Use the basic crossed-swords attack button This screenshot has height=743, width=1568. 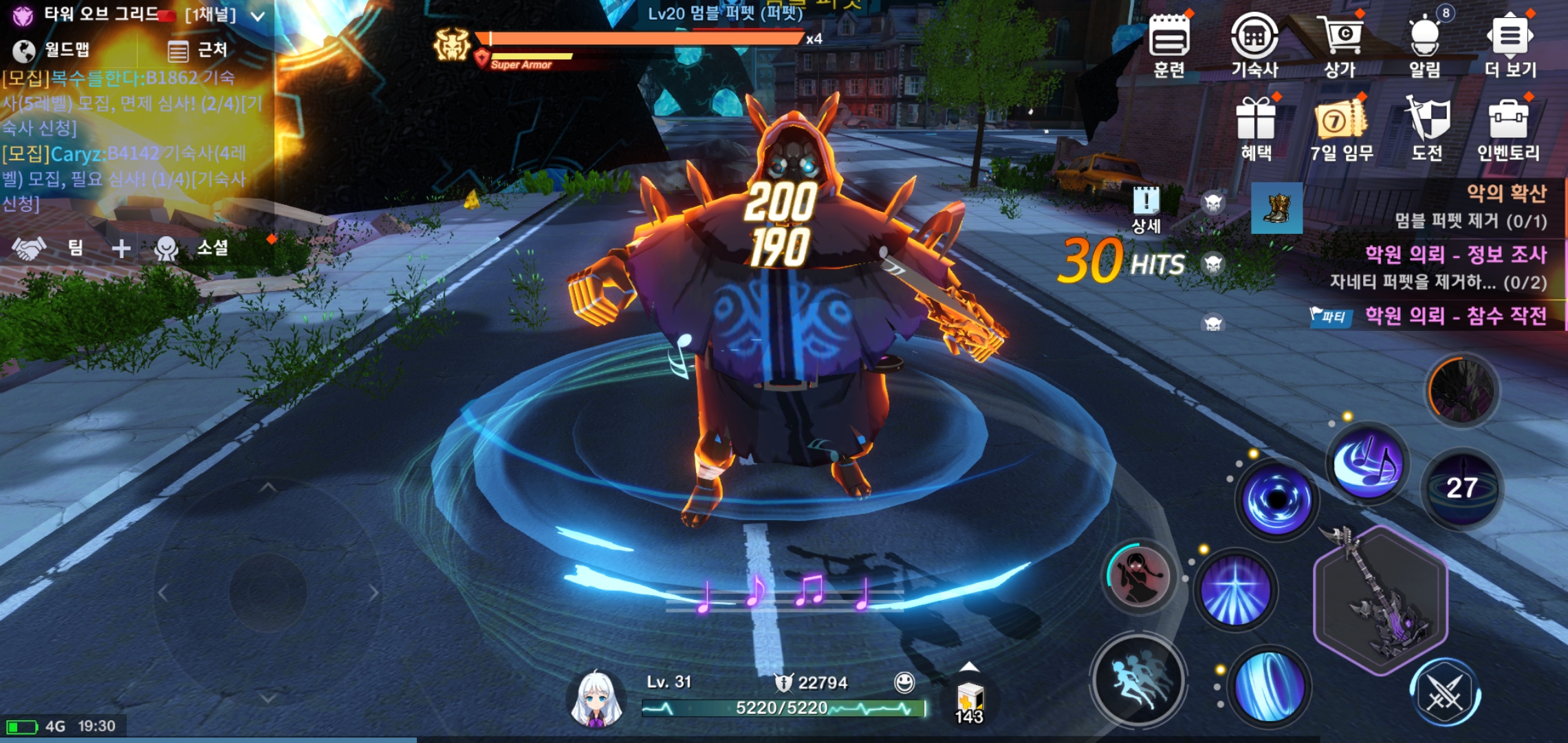(x=1445, y=694)
